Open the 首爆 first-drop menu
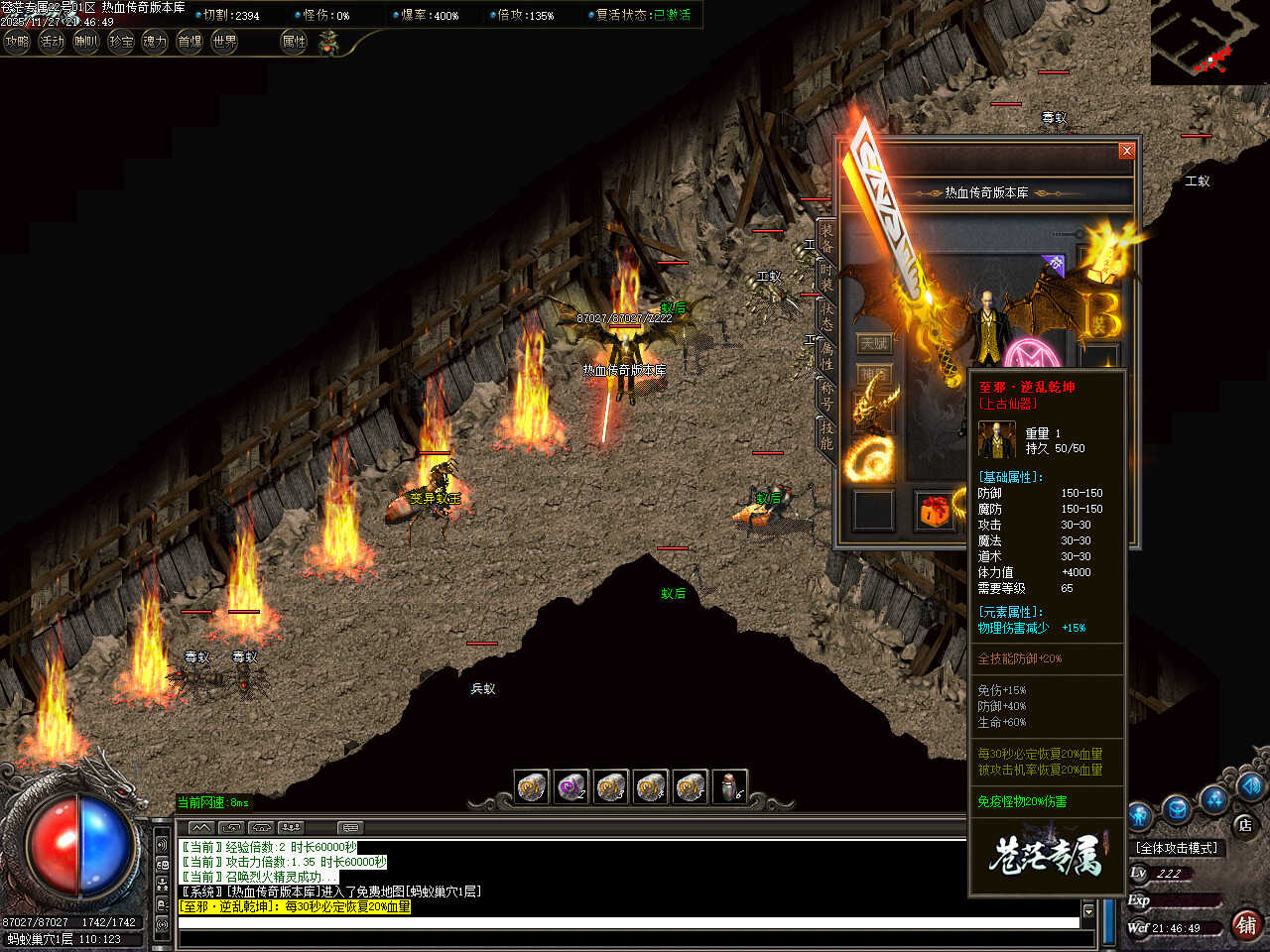 coord(190,42)
